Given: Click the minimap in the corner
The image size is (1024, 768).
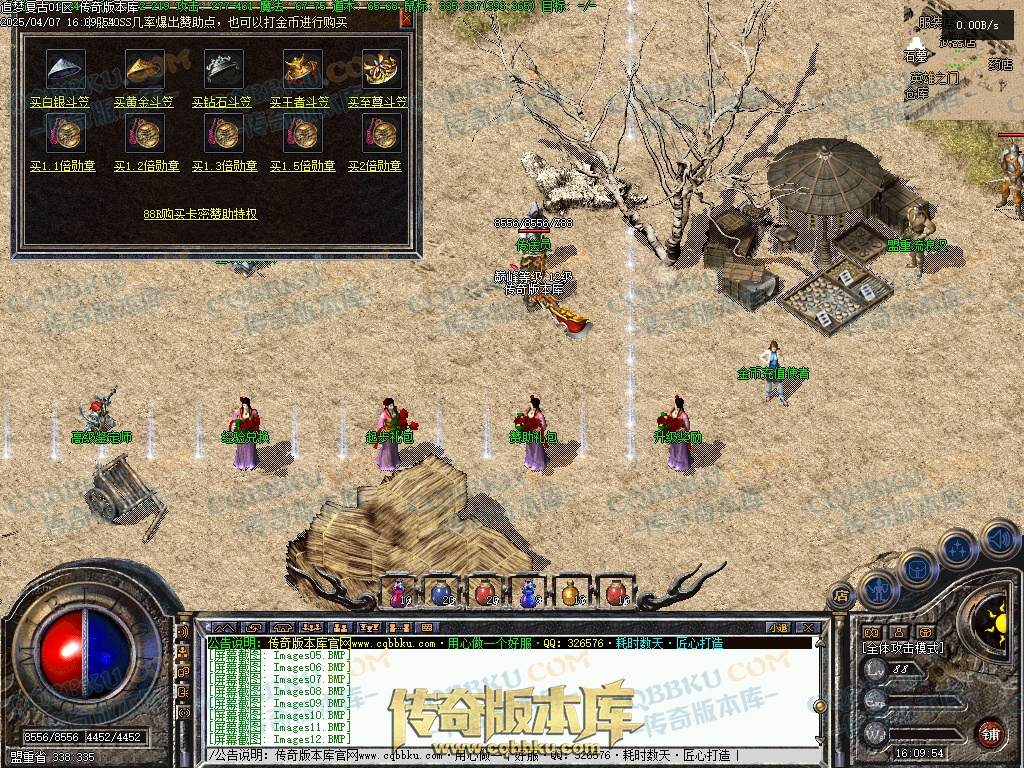Looking at the screenshot, I should (962, 60).
